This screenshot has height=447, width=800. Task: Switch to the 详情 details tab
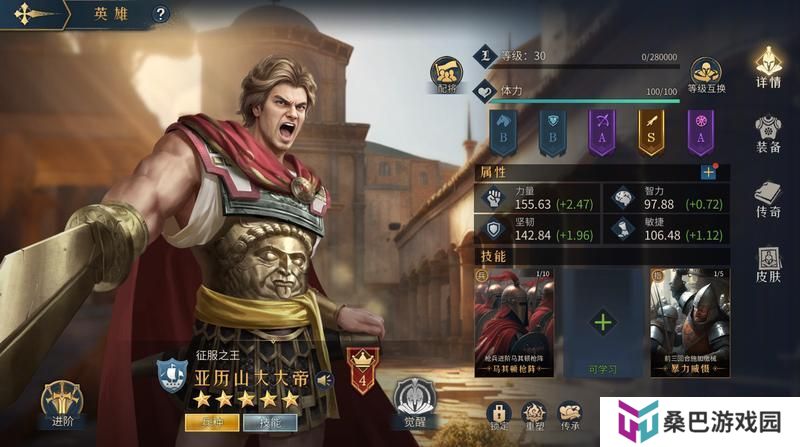coord(768,66)
